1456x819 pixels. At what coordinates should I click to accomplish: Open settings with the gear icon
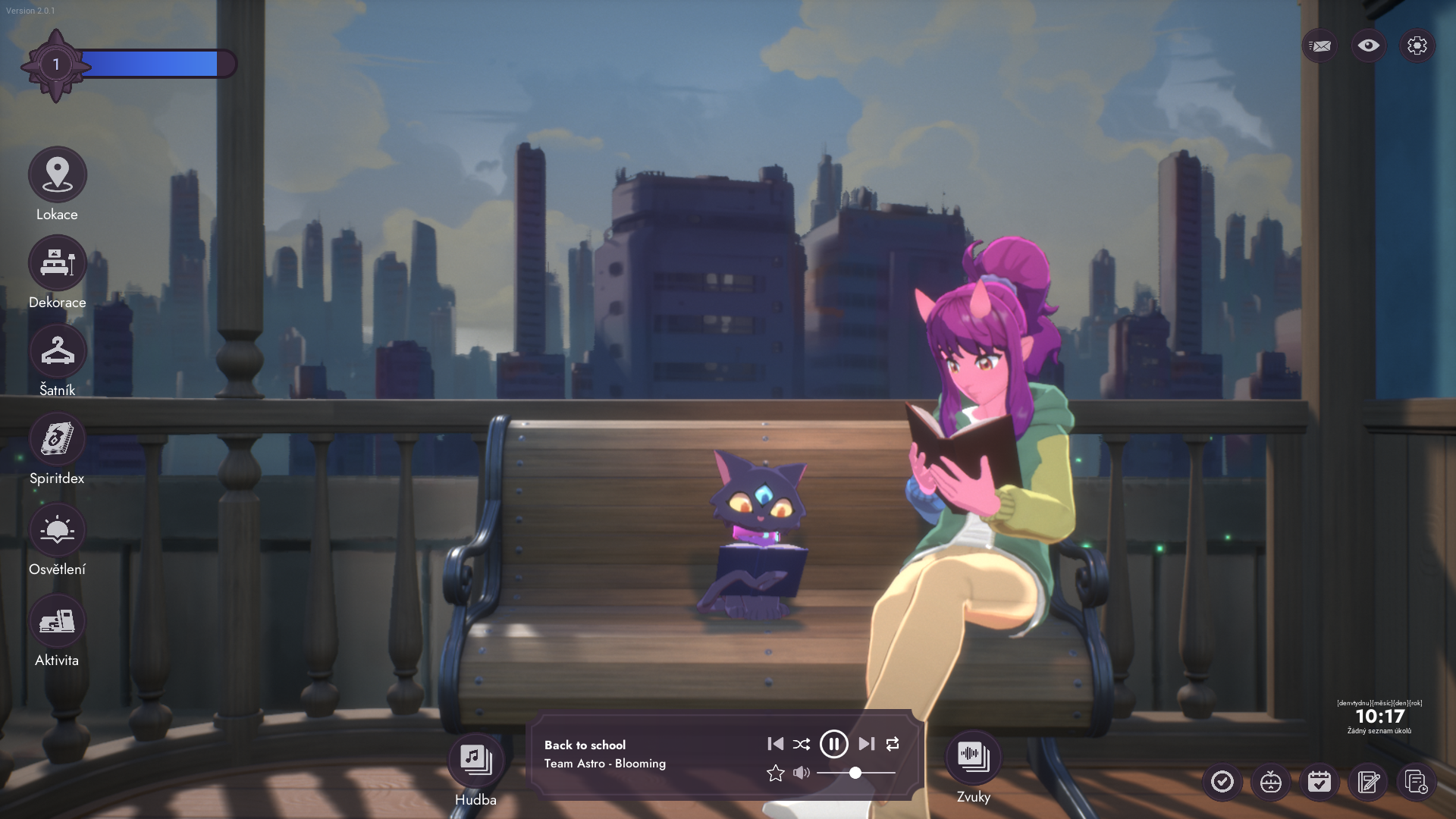tap(1417, 46)
